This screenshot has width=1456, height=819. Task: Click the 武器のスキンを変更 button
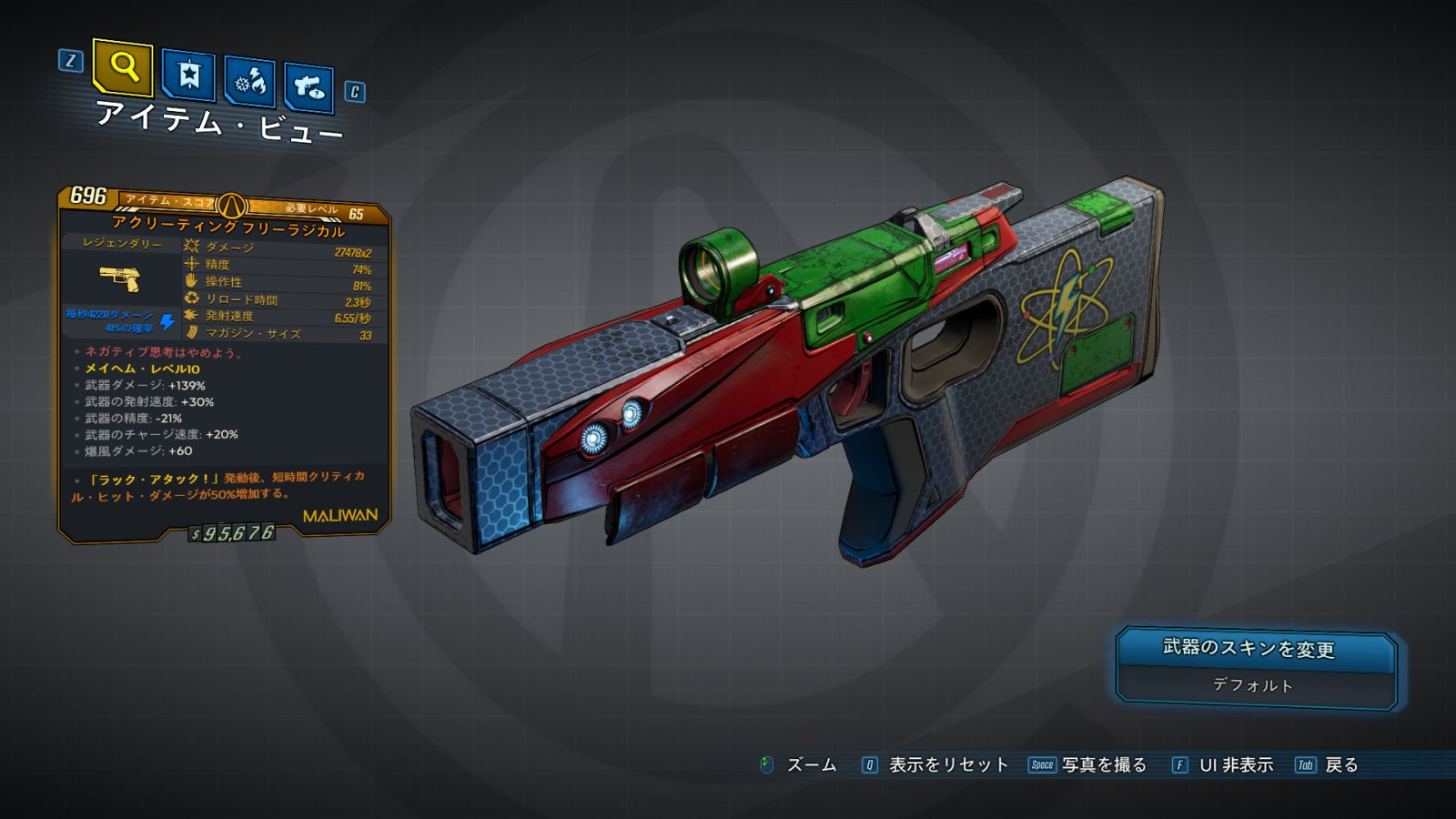(x=1256, y=650)
